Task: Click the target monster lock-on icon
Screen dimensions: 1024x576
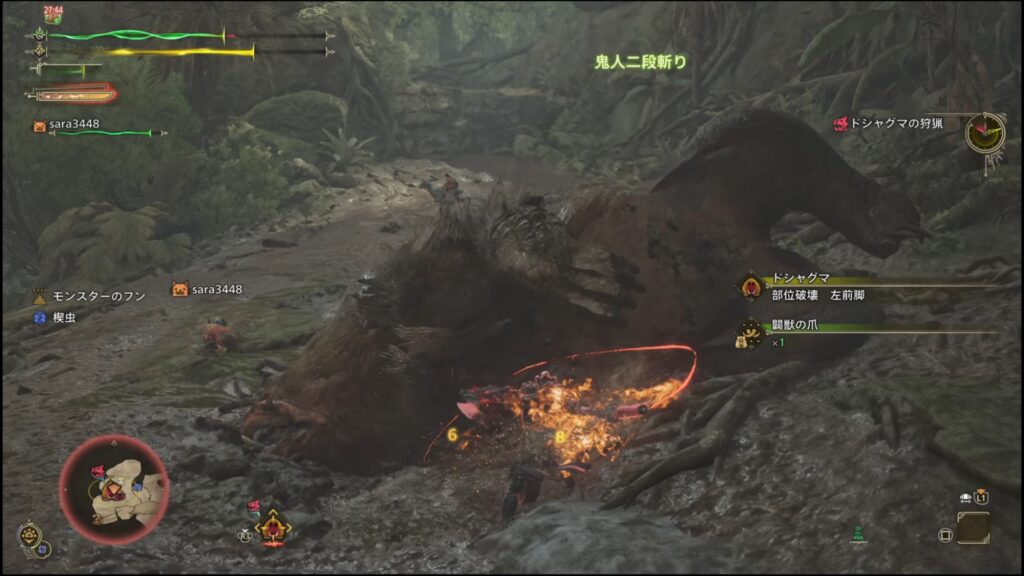Action: tap(272, 527)
